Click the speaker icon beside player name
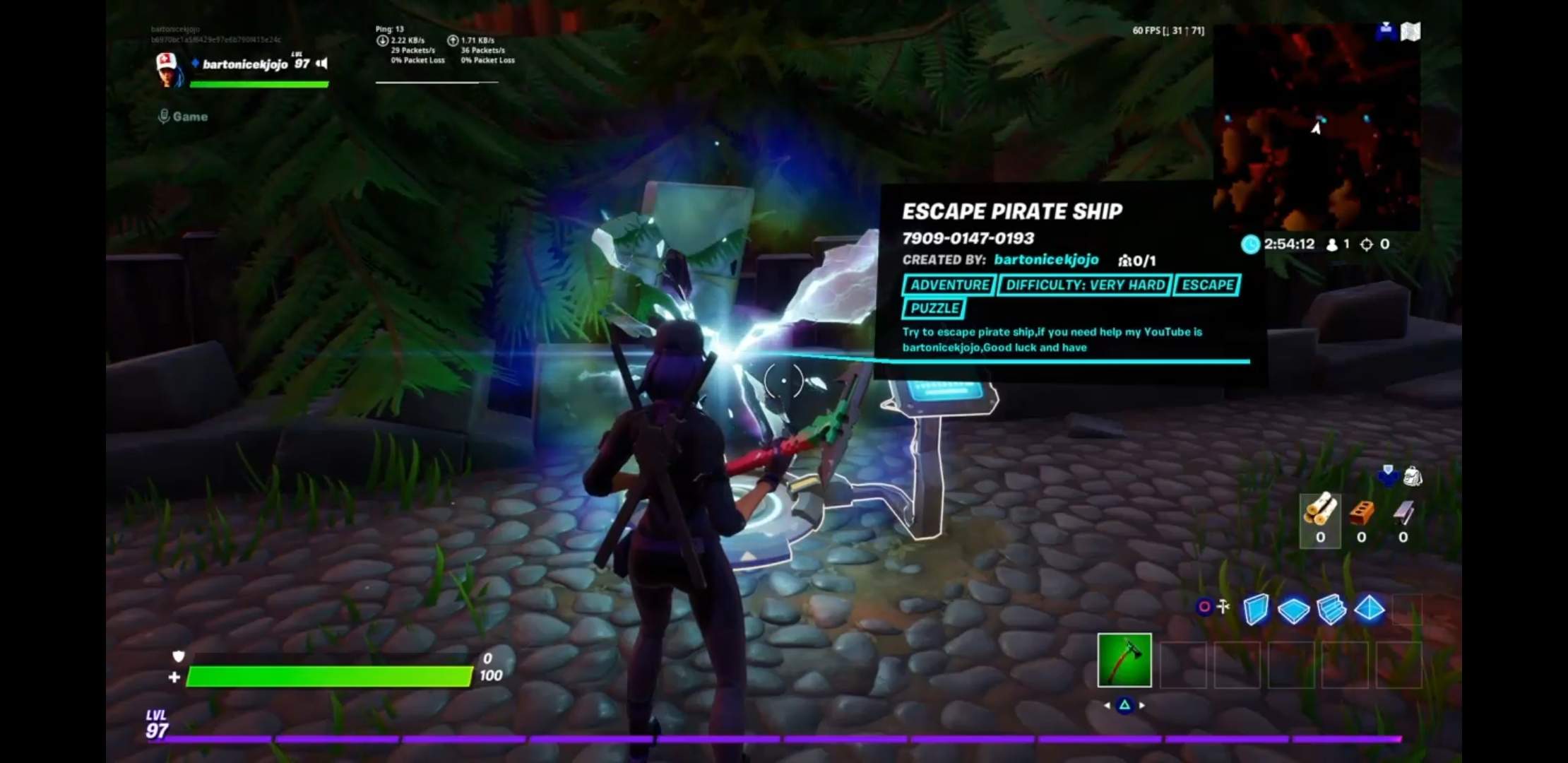This screenshot has width=1568, height=763. point(322,64)
